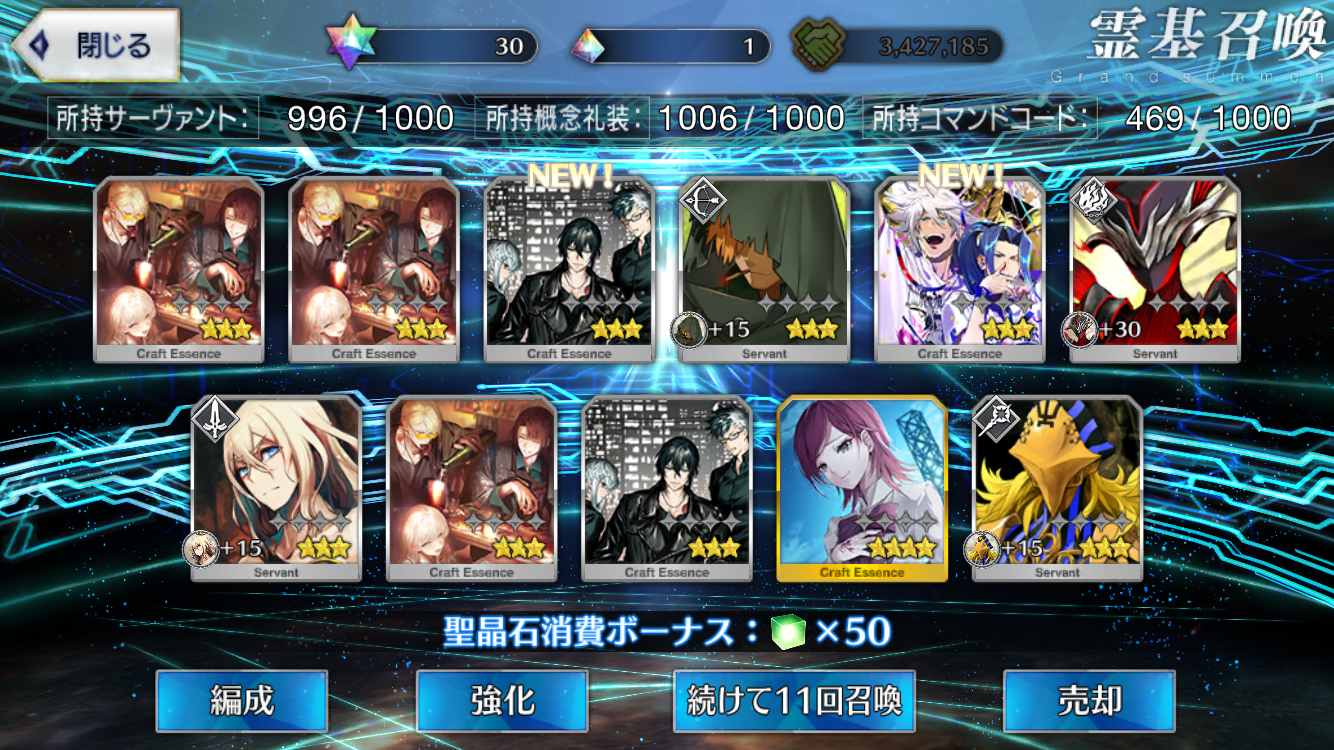Viewport: 1334px width, 750px height.
Task: Select the golden bird-masked Caster servant card
Action: [1057, 488]
